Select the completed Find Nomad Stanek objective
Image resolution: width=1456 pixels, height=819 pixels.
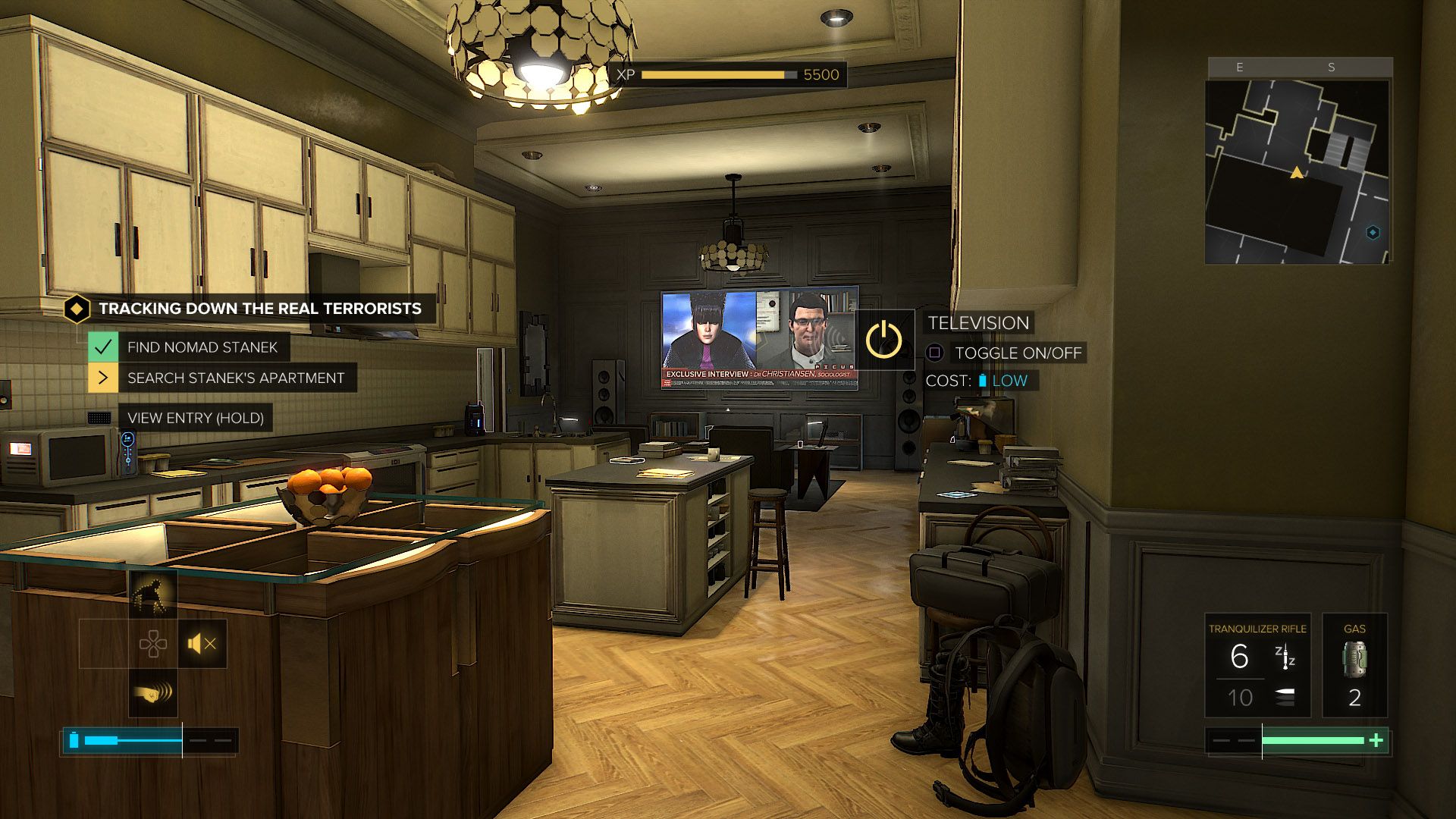point(202,347)
